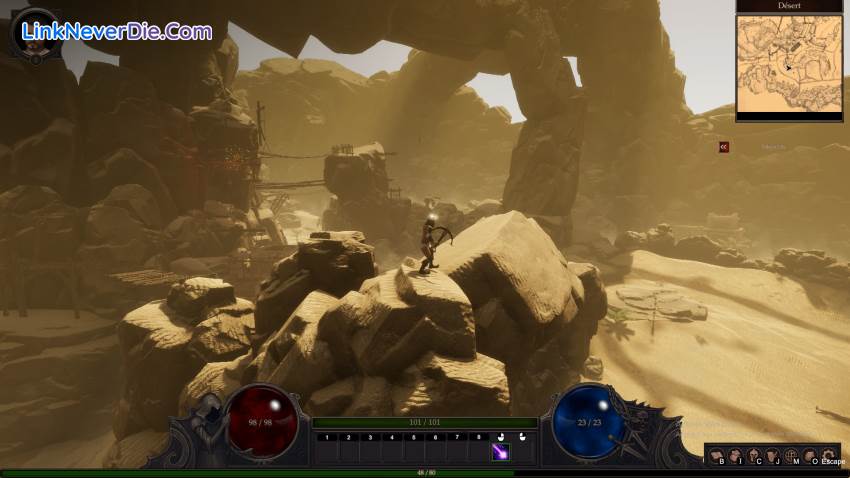Open the world map globe icon
This screenshot has height=478, width=850.
(x=791, y=456)
